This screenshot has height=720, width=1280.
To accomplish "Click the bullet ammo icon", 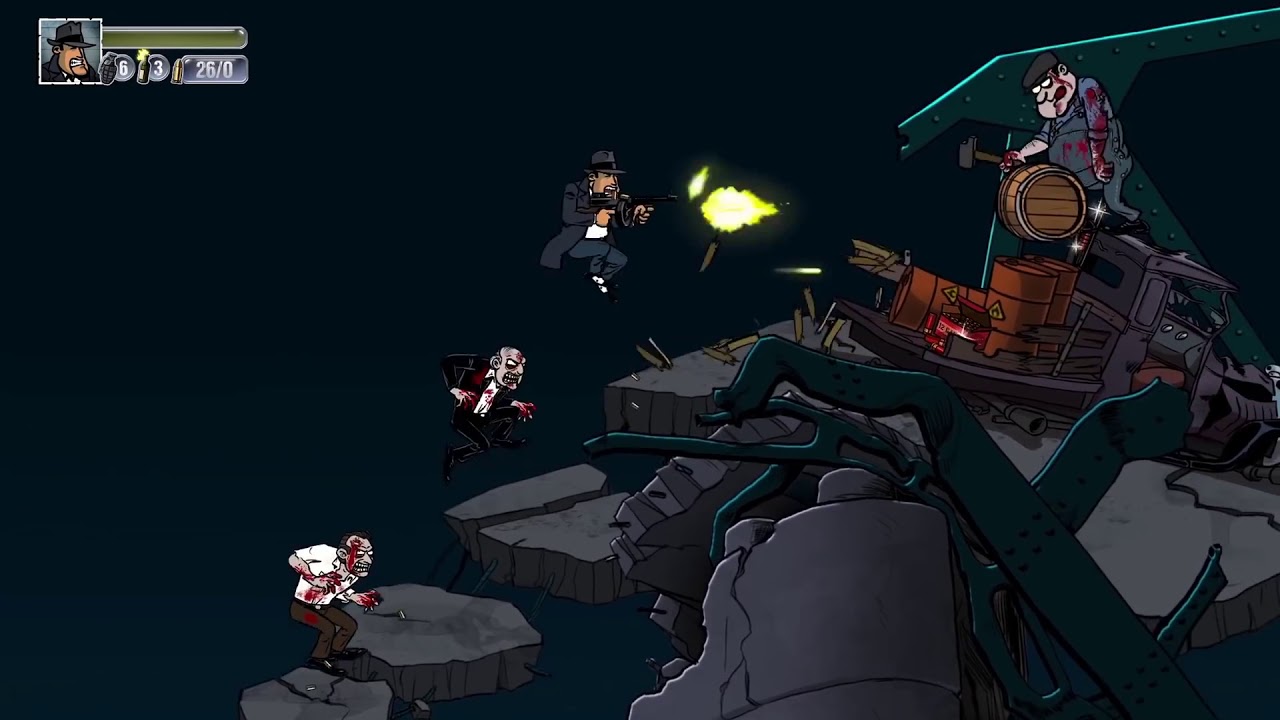I will [178, 70].
